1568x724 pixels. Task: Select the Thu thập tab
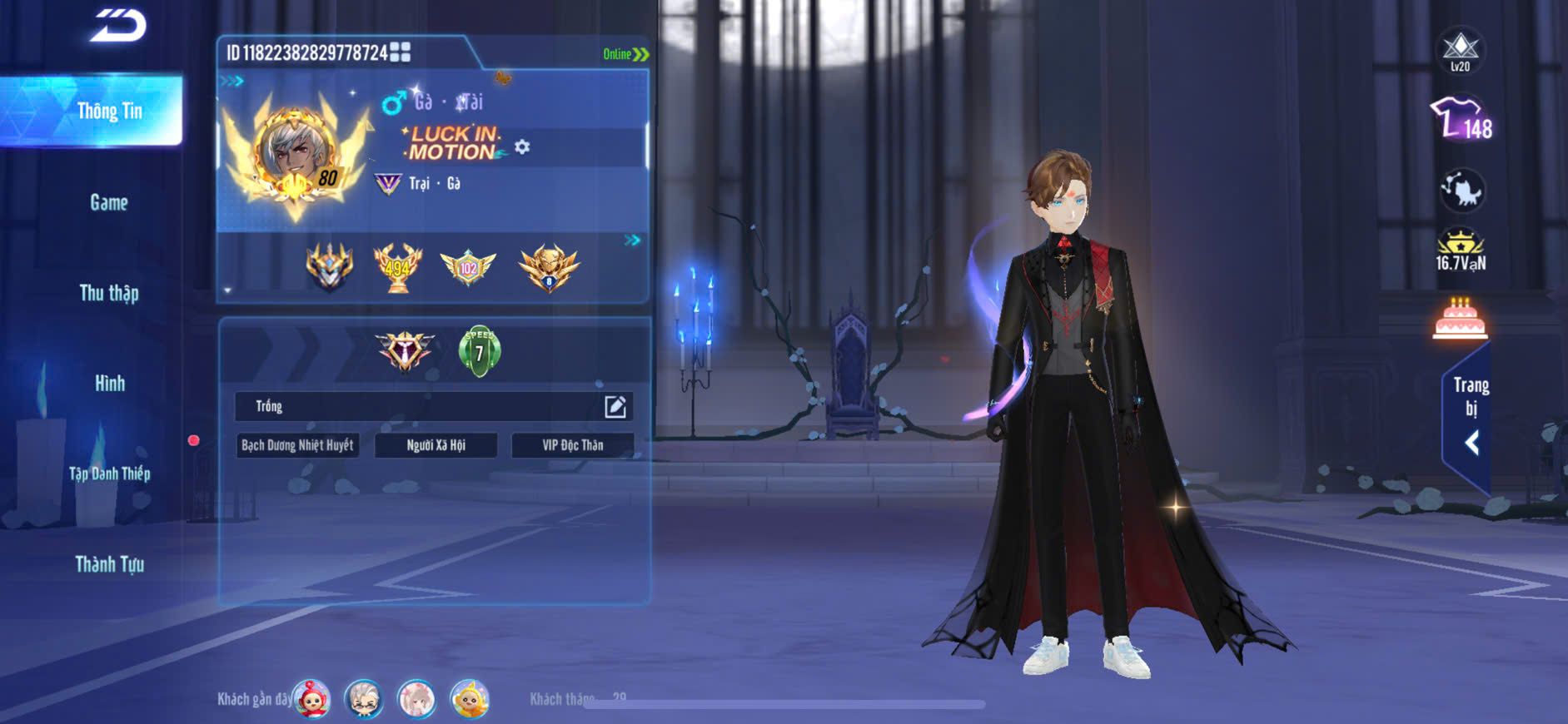pyautogui.click(x=109, y=293)
